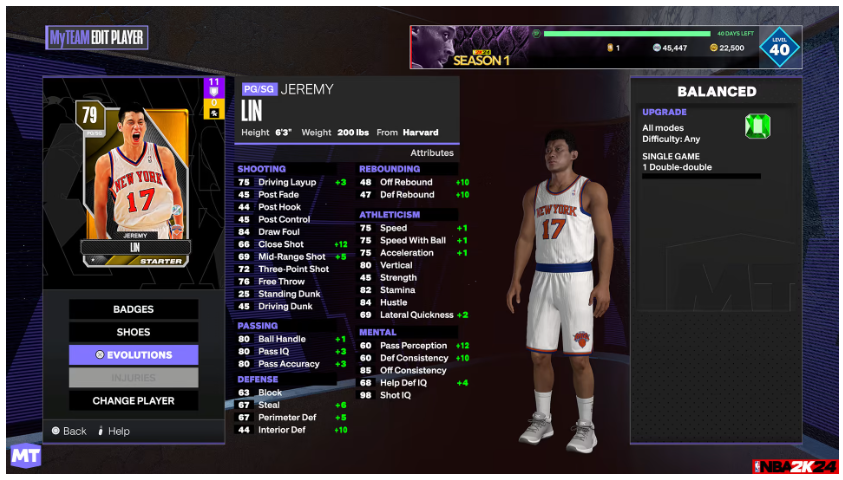The height and width of the screenshot is (480, 843).
Task: Choose the Evolutions entry
Action: coord(133,355)
